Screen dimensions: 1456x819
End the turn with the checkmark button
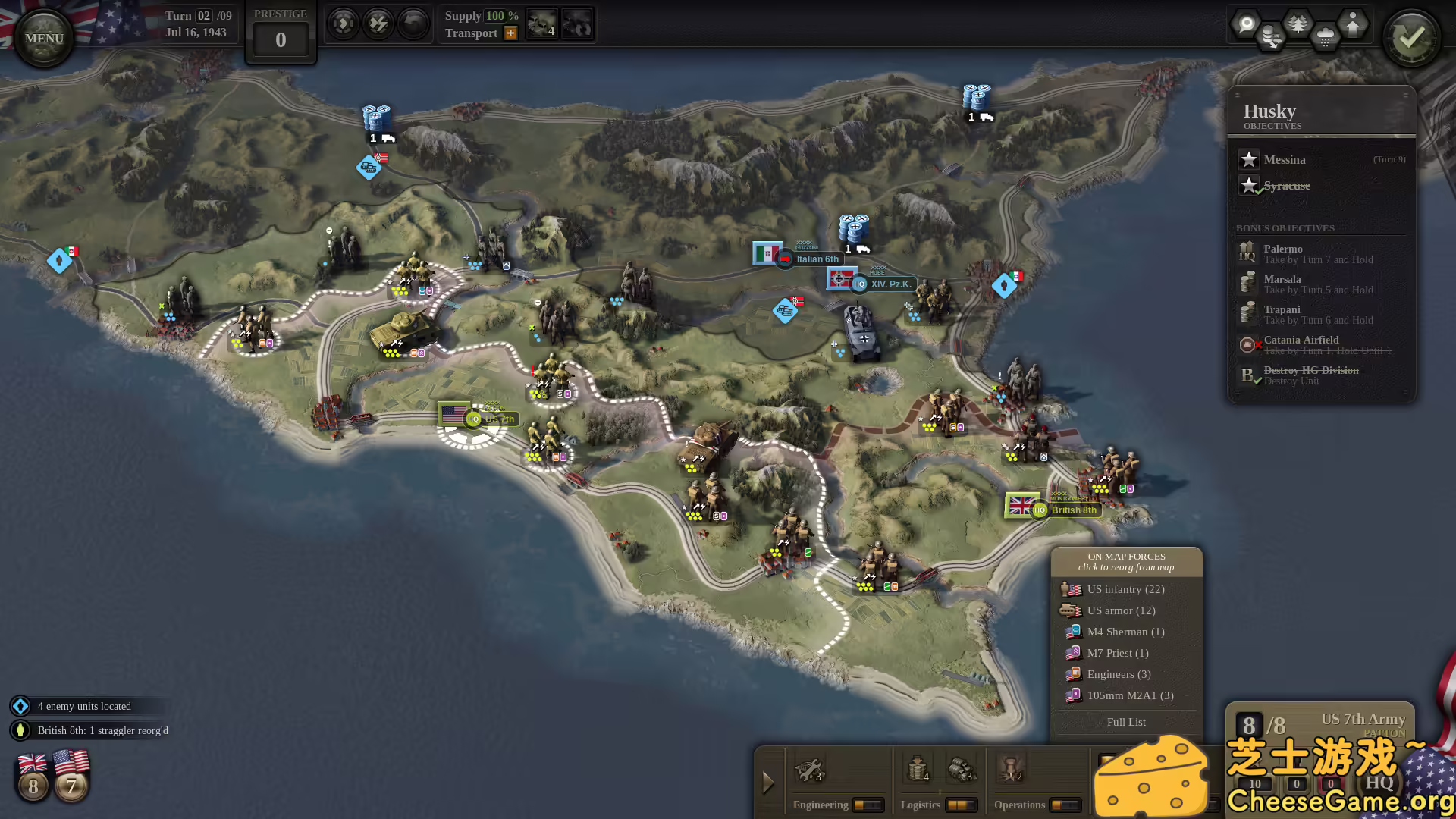click(x=1411, y=38)
